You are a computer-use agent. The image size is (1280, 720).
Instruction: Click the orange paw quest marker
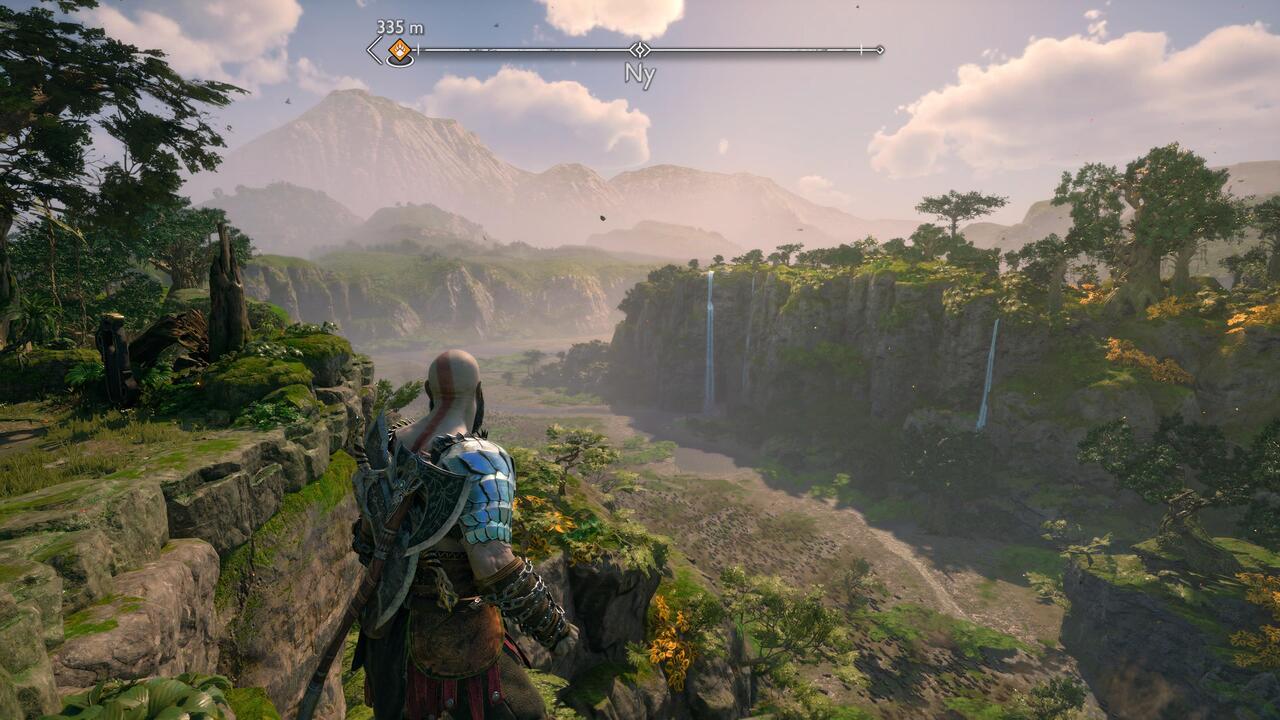[x=399, y=50]
